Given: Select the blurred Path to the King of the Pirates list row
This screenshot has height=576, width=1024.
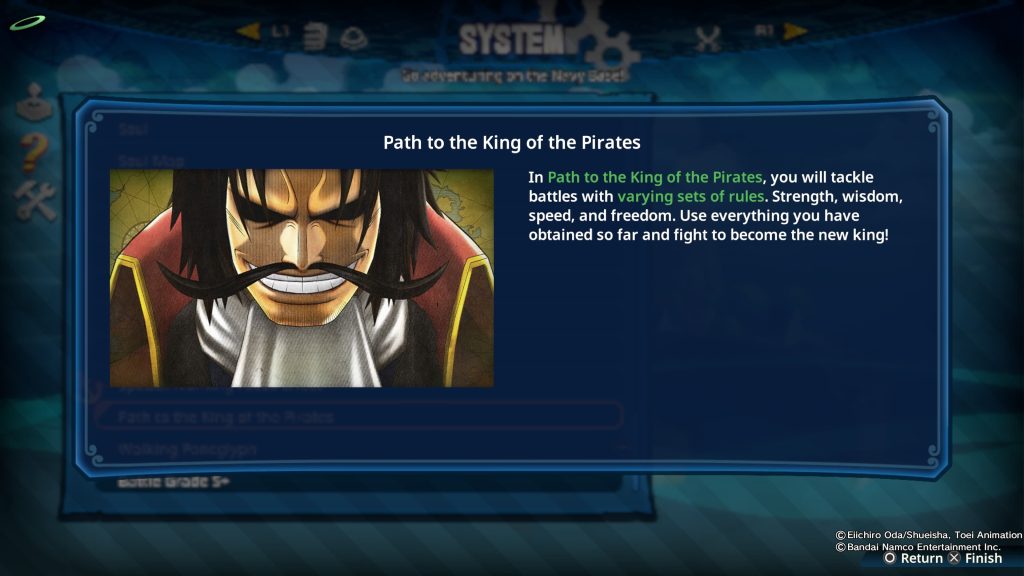Looking at the screenshot, I should coord(358,416).
